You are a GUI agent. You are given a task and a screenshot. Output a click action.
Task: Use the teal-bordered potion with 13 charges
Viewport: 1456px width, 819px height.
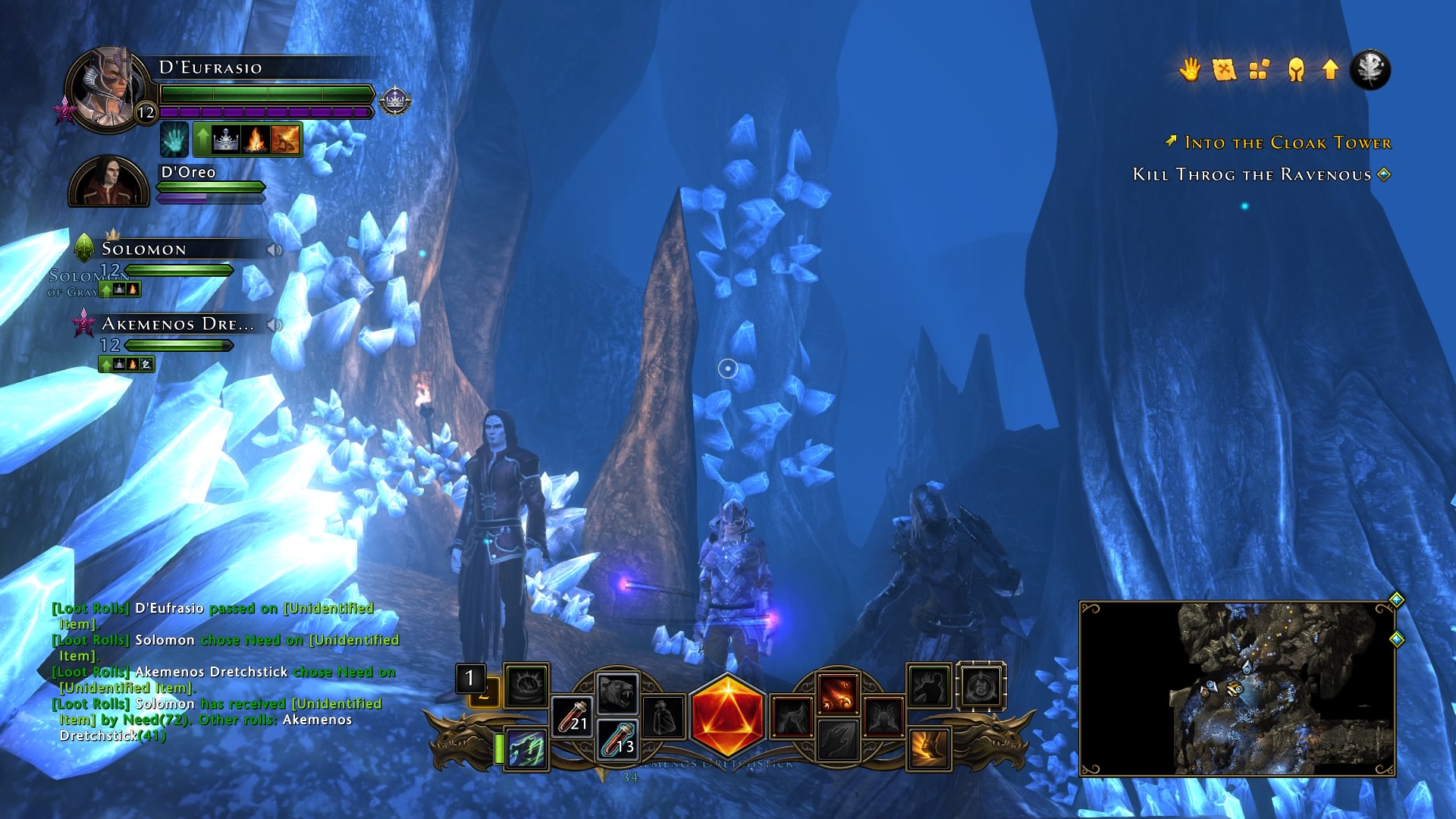click(617, 739)
